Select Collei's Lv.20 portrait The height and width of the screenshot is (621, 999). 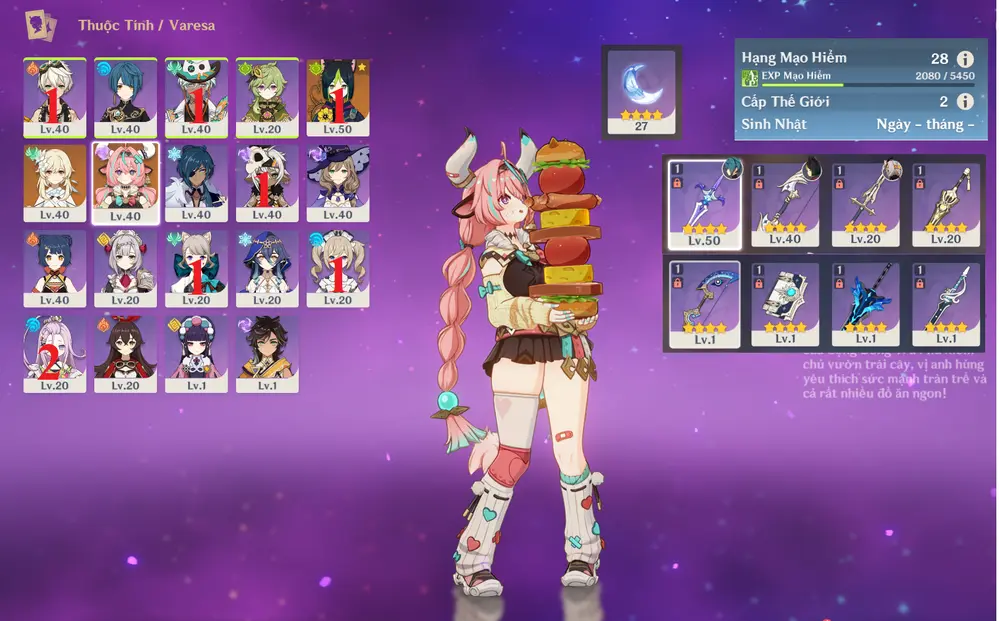point(267,96)
